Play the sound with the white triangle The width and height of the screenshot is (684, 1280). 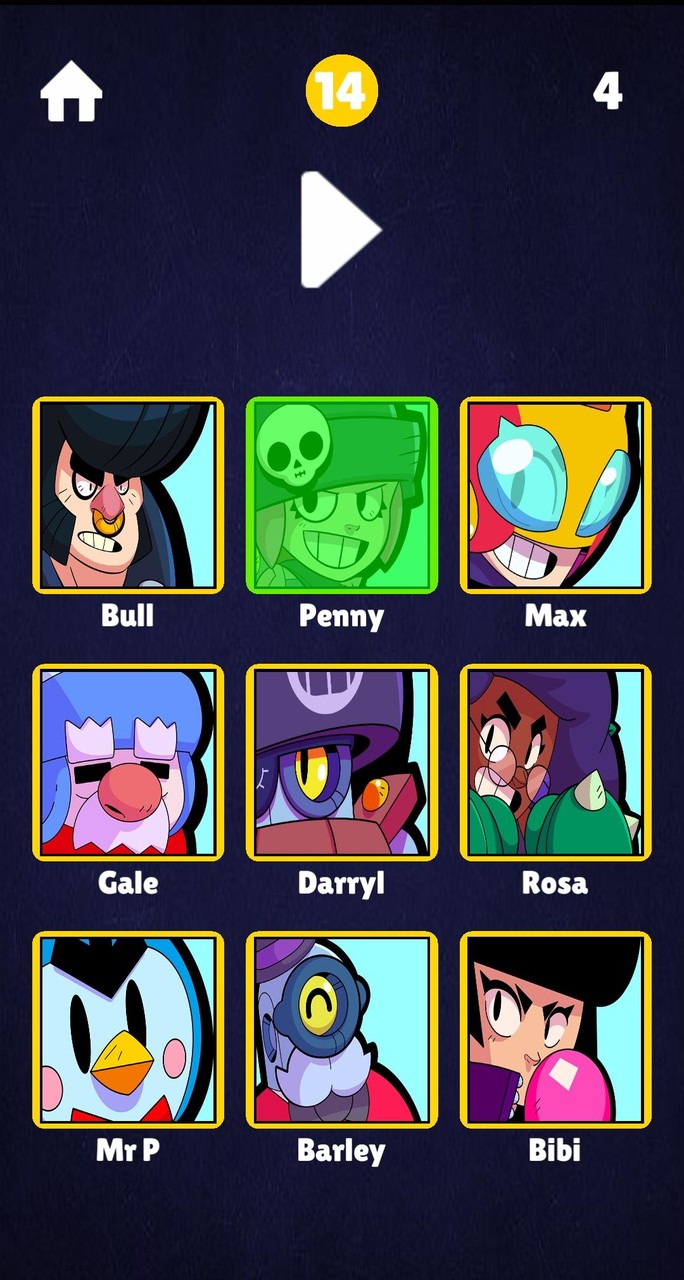pyautogui.click(x=338, y=230)
